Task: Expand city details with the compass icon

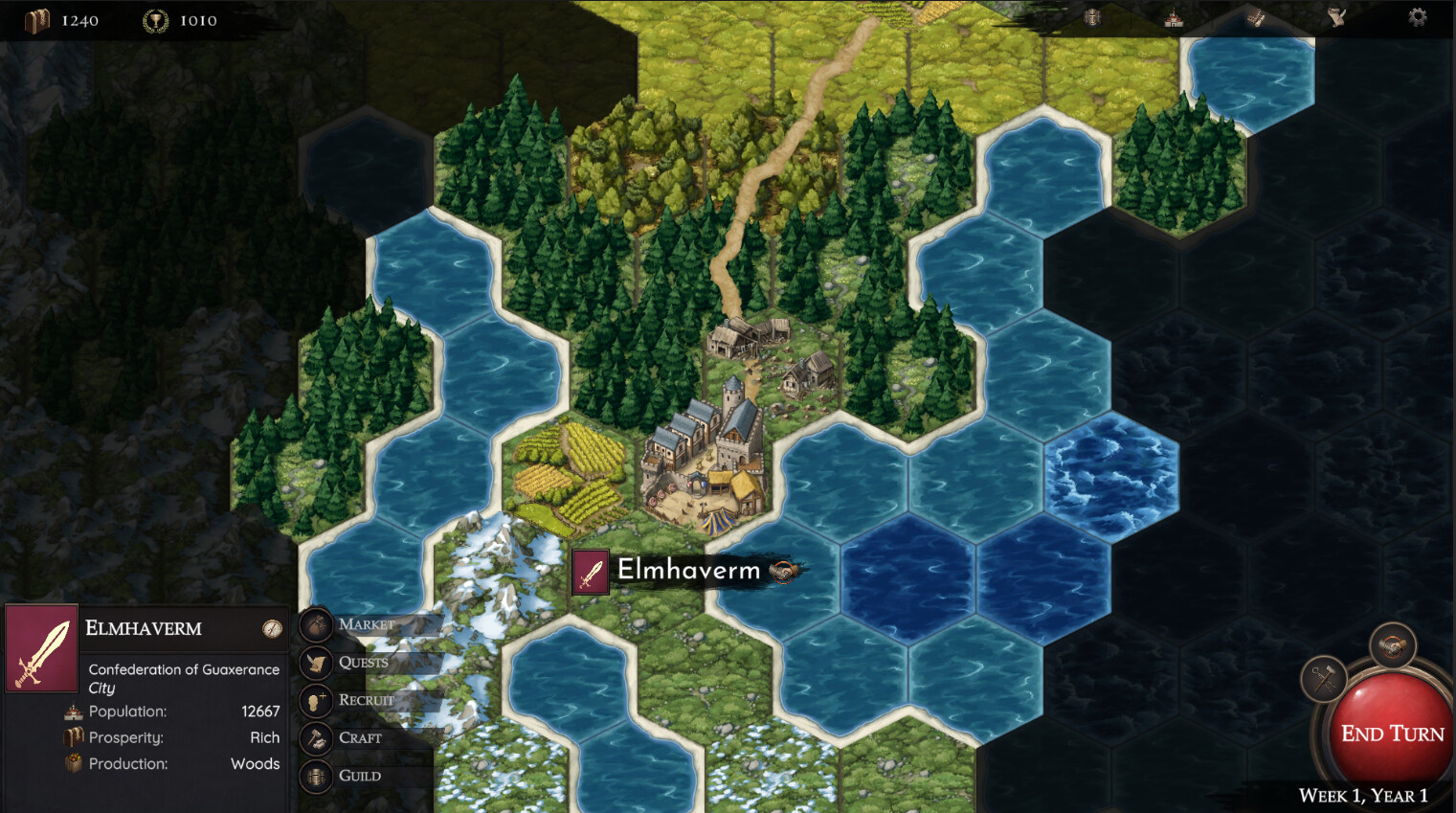Action: pyautogui.click(x=272, y=629)
